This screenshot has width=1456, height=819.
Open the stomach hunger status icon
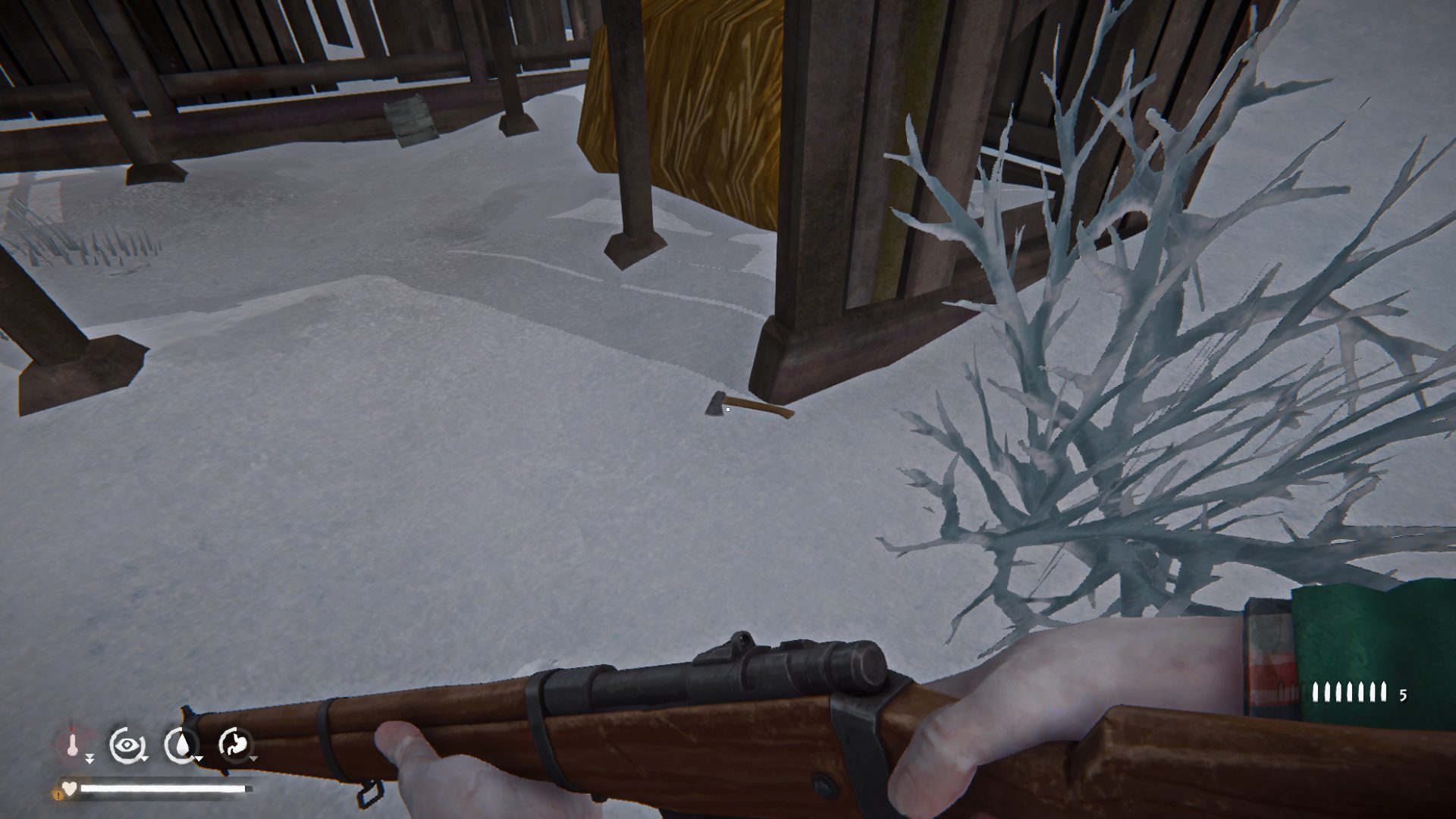point(234,745)
